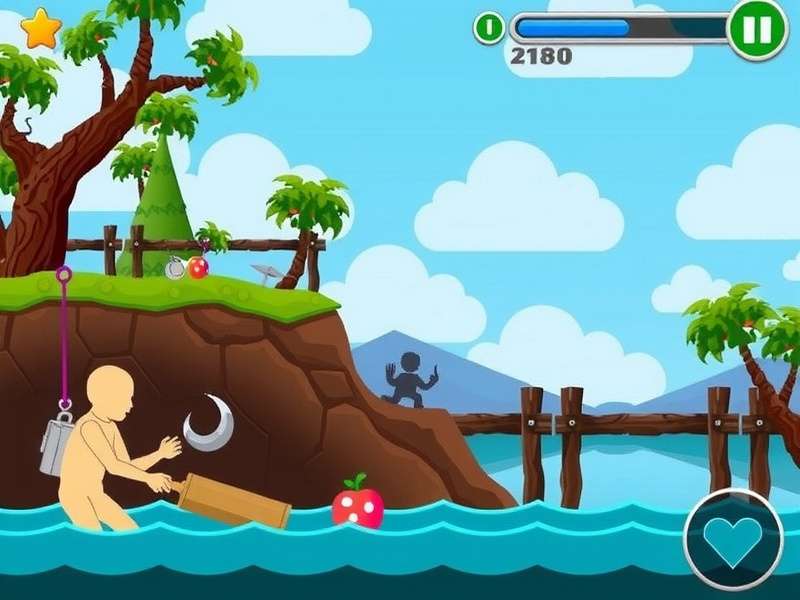Viewport: 800px width, 600px height.
Task: Pause the game with the green button
Action: (757, 30)
